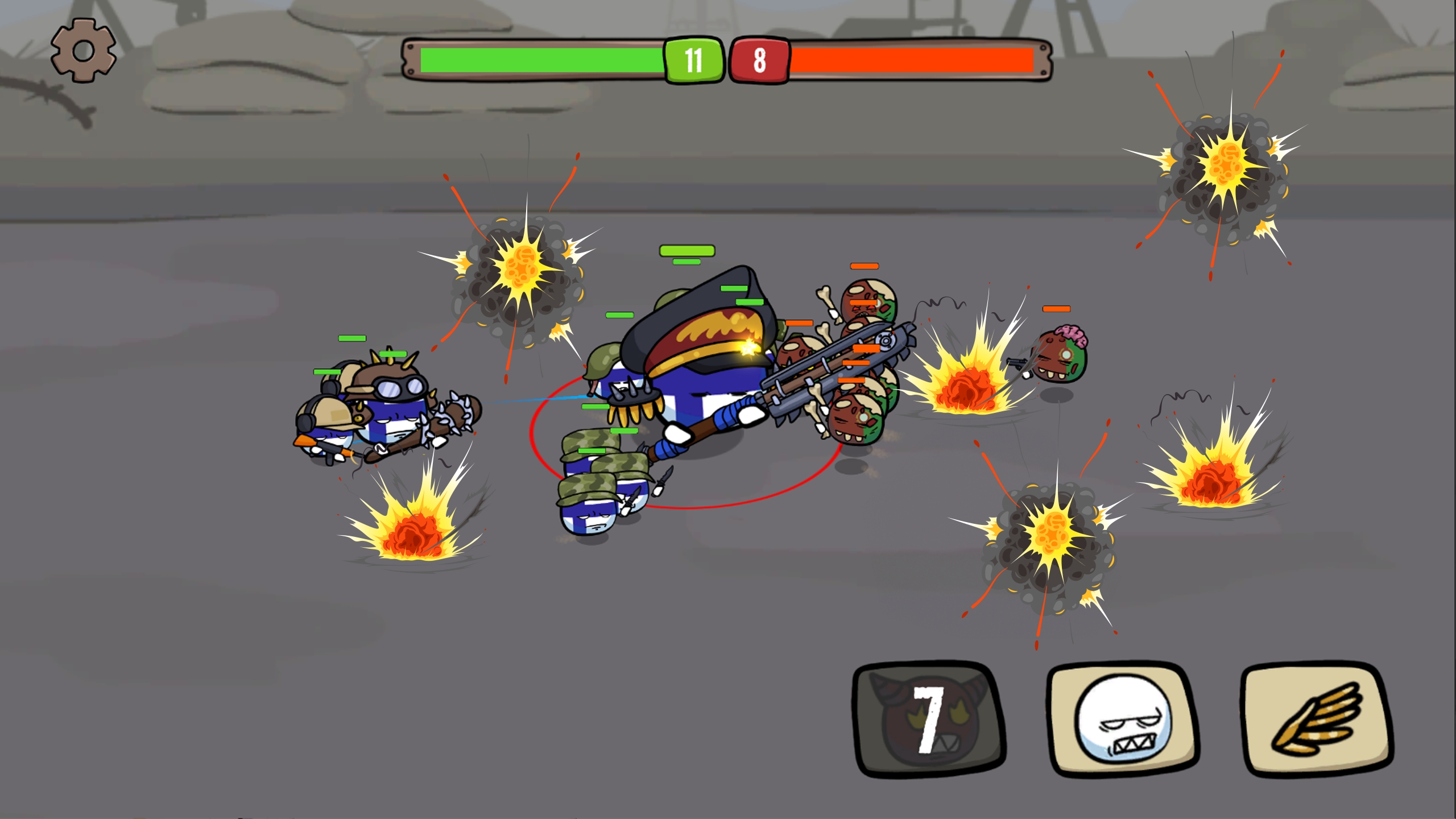Open the settings gear menu
Image resolution: width=1456 pixels, height=819 pixels.
84,51
